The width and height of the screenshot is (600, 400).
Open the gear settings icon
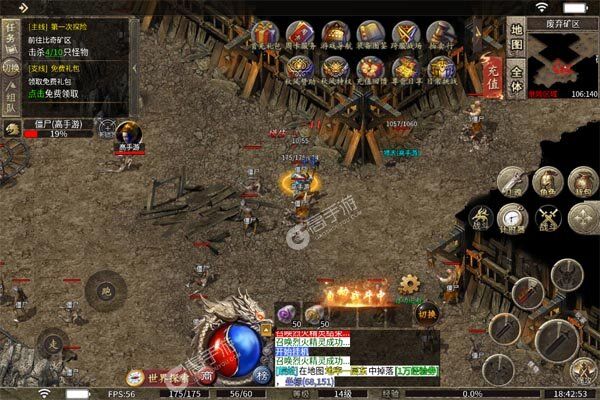[409, 284]
